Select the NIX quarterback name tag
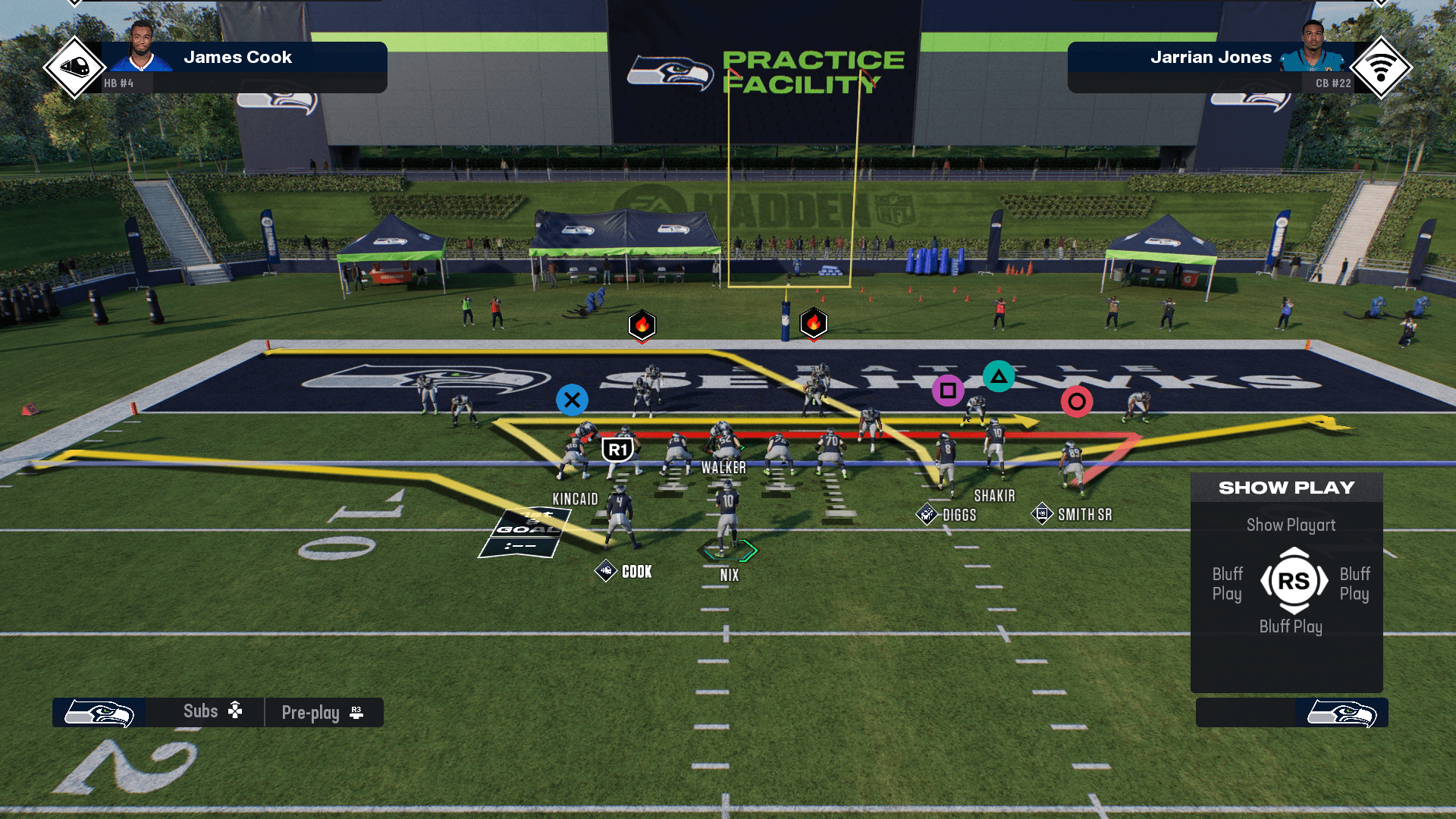This screenshot has height=819, width=1456. point(729,575)
